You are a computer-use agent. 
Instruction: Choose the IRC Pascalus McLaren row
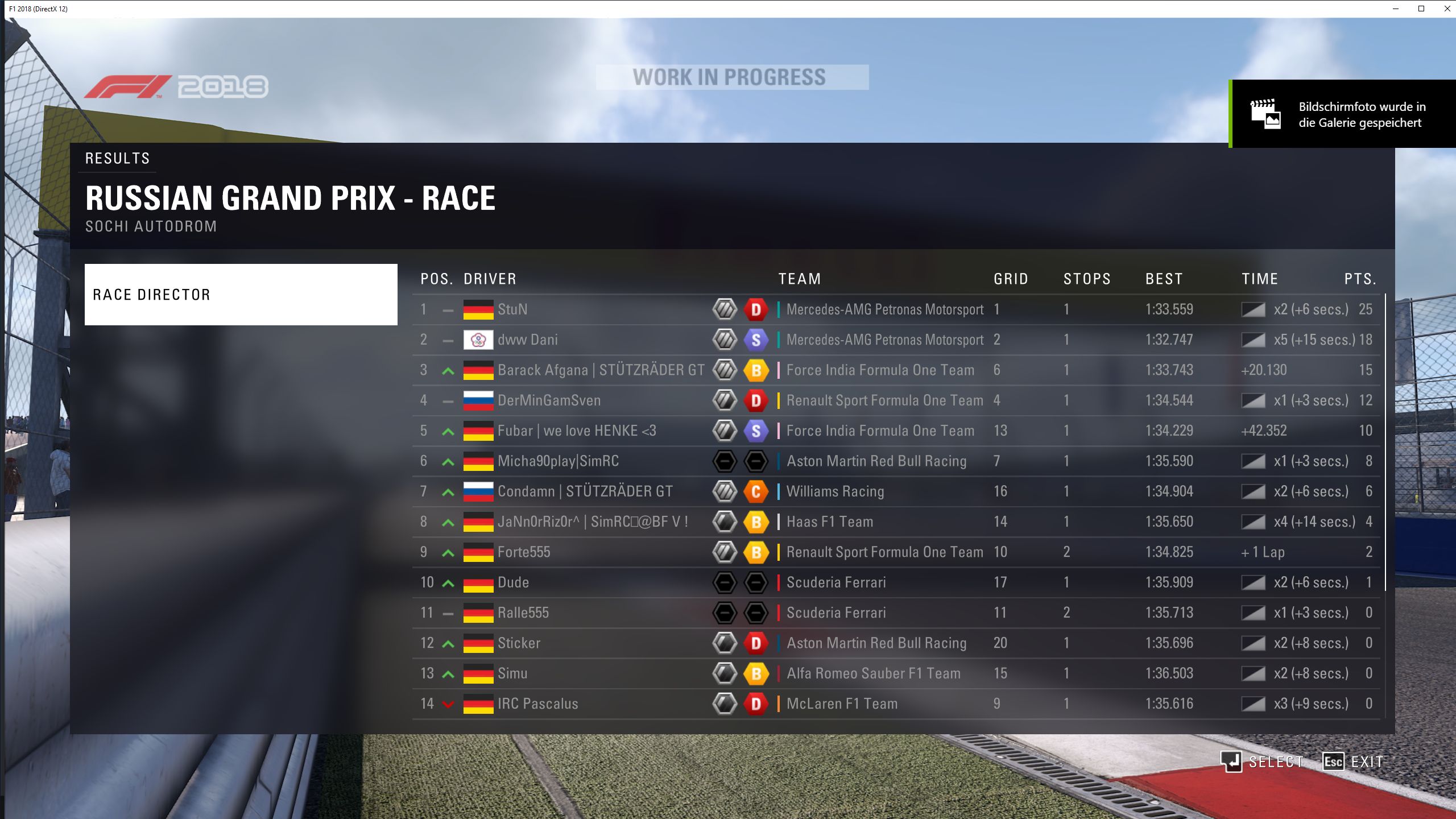point(569,704)
